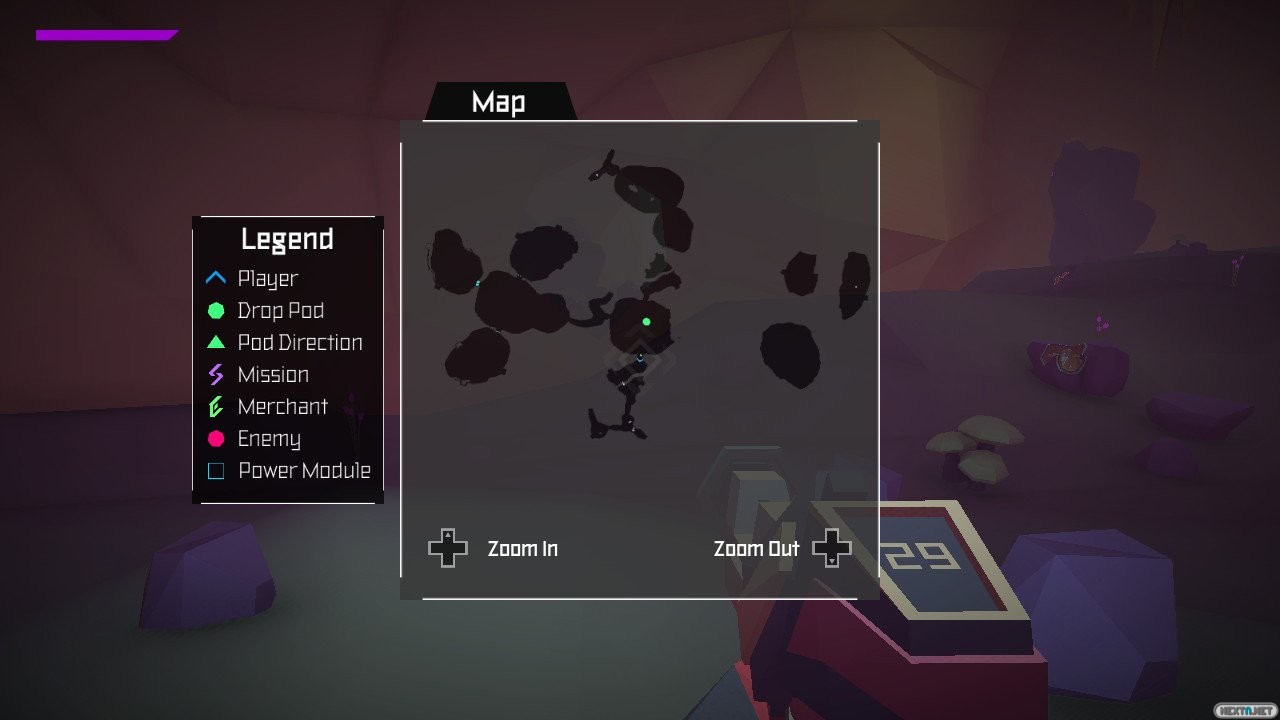This screenshot has height=720, width=1280.
Task: Click the Player entry in the legend
Action: pyautogui.click(x=267, y=279)
